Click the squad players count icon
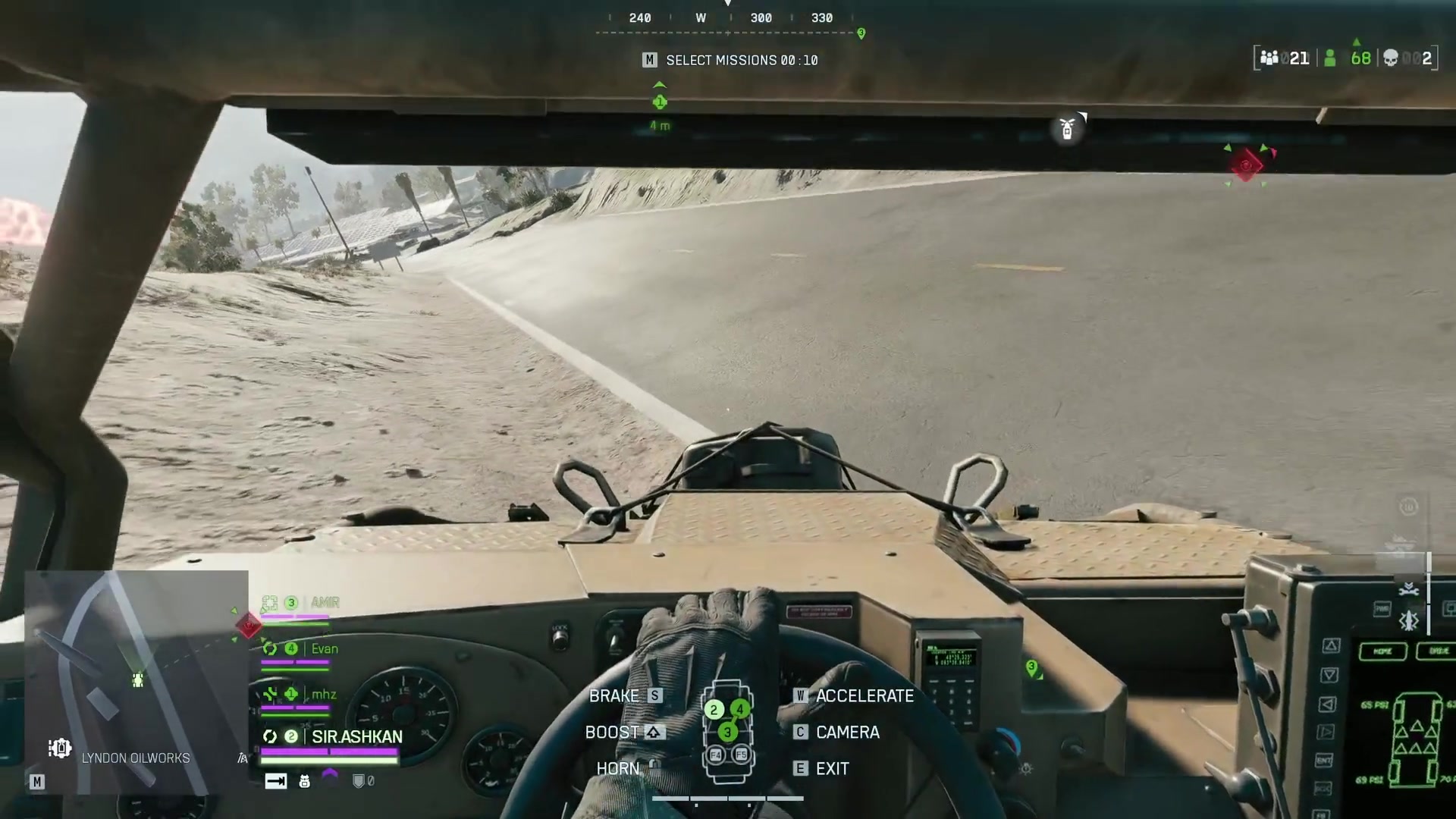Image resolution: width=1456 pixels, height=819 pixels. [x=1269, y=58]
